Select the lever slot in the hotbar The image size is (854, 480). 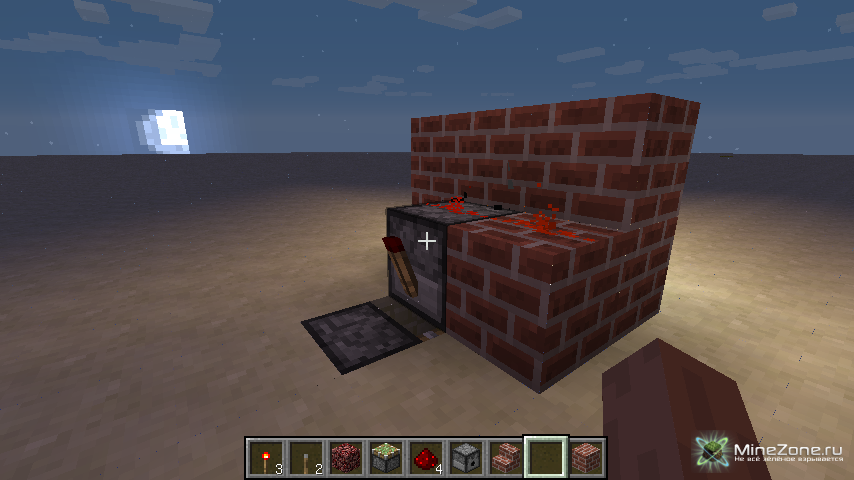point(307,457)
